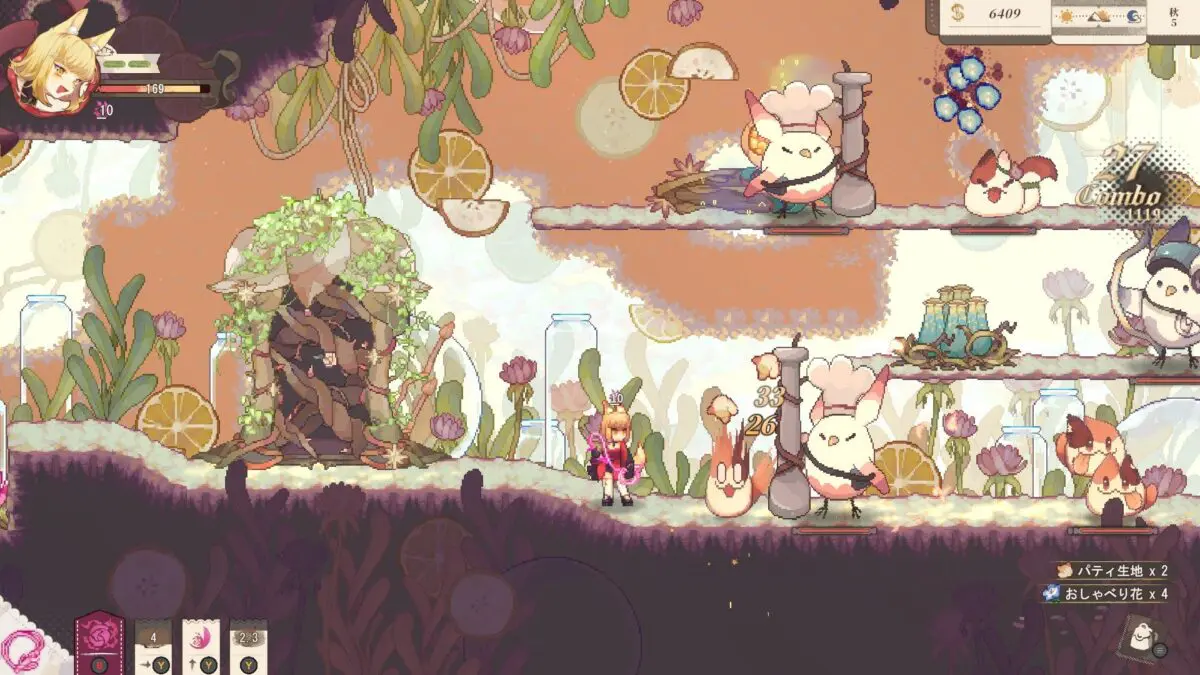This screenshot has width=1200, height=675.
Task: Click the day-night time tracker
Action: (x=1102, y=16)
